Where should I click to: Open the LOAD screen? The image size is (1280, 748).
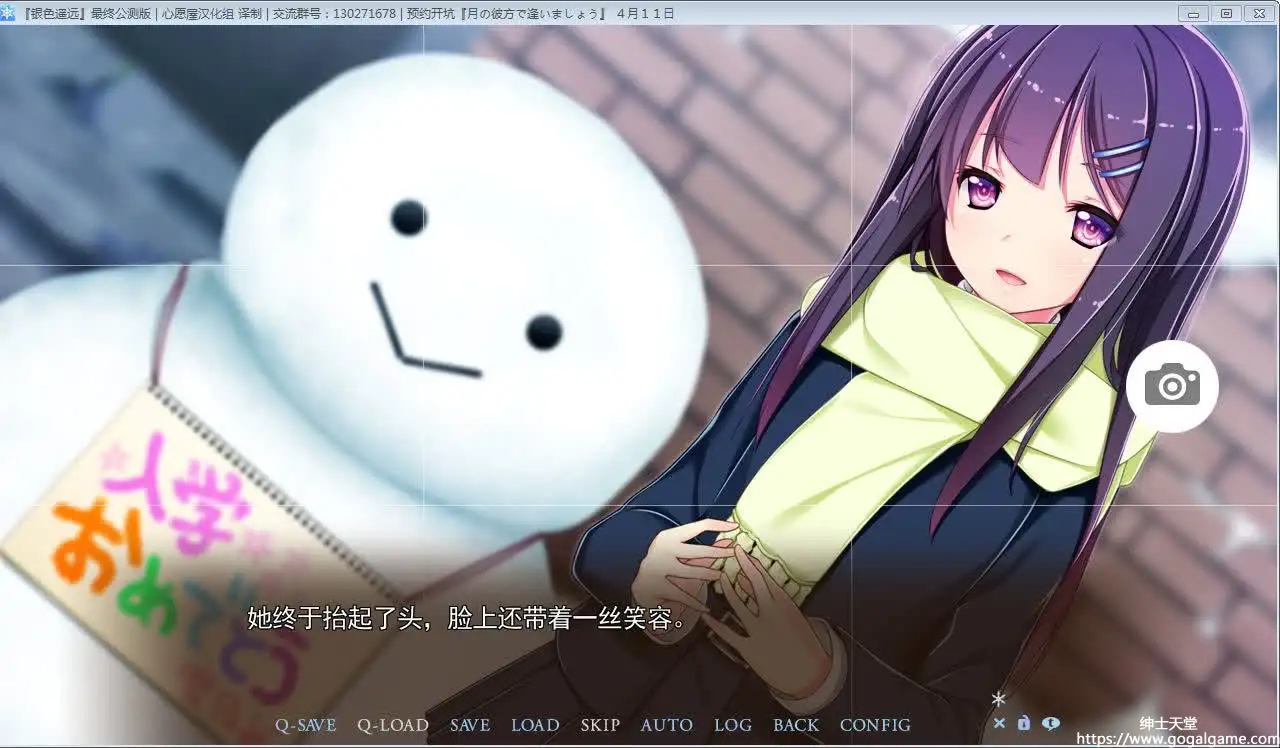(535, 725)
